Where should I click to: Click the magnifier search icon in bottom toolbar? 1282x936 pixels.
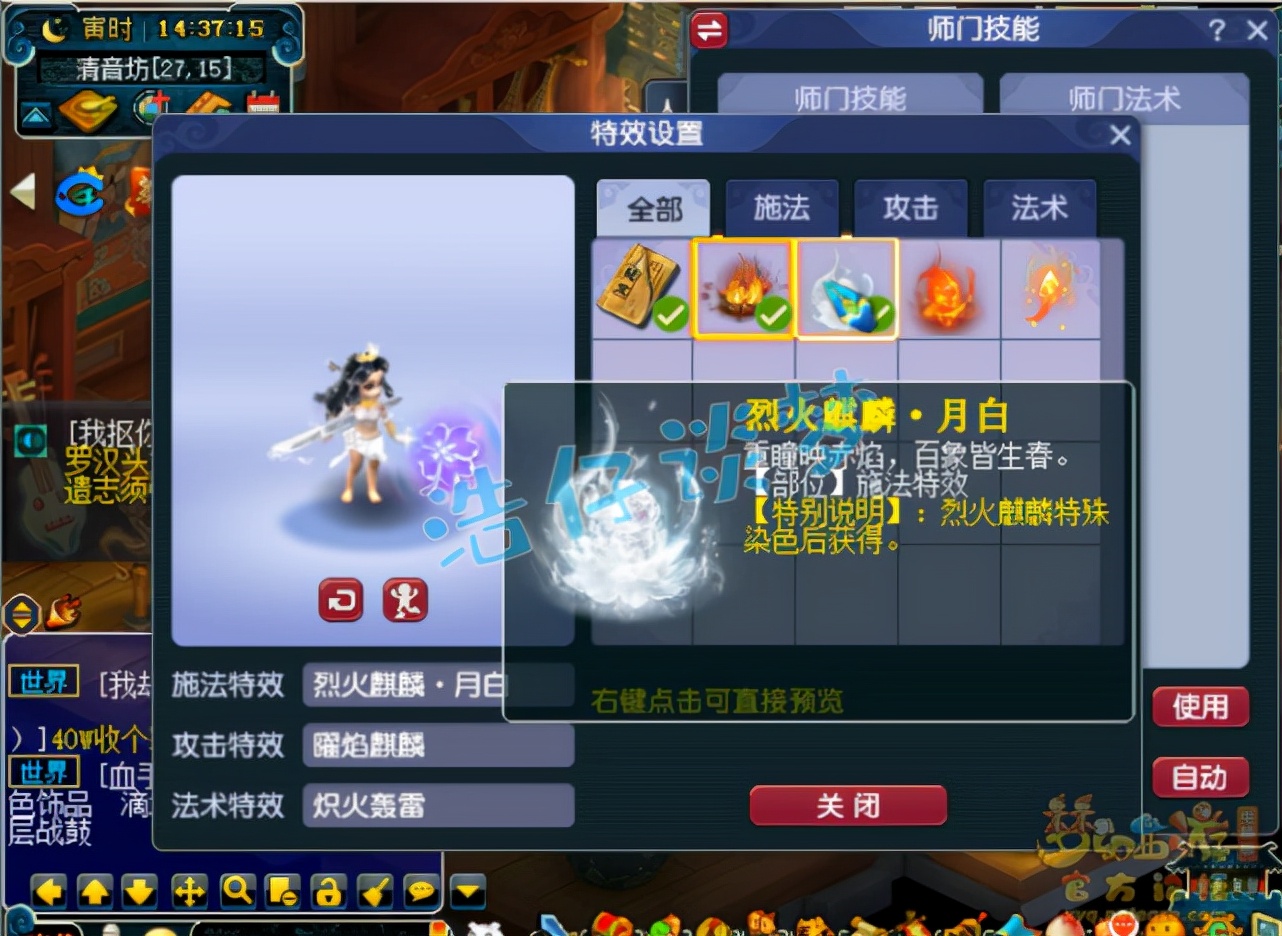tap(236, 890)
